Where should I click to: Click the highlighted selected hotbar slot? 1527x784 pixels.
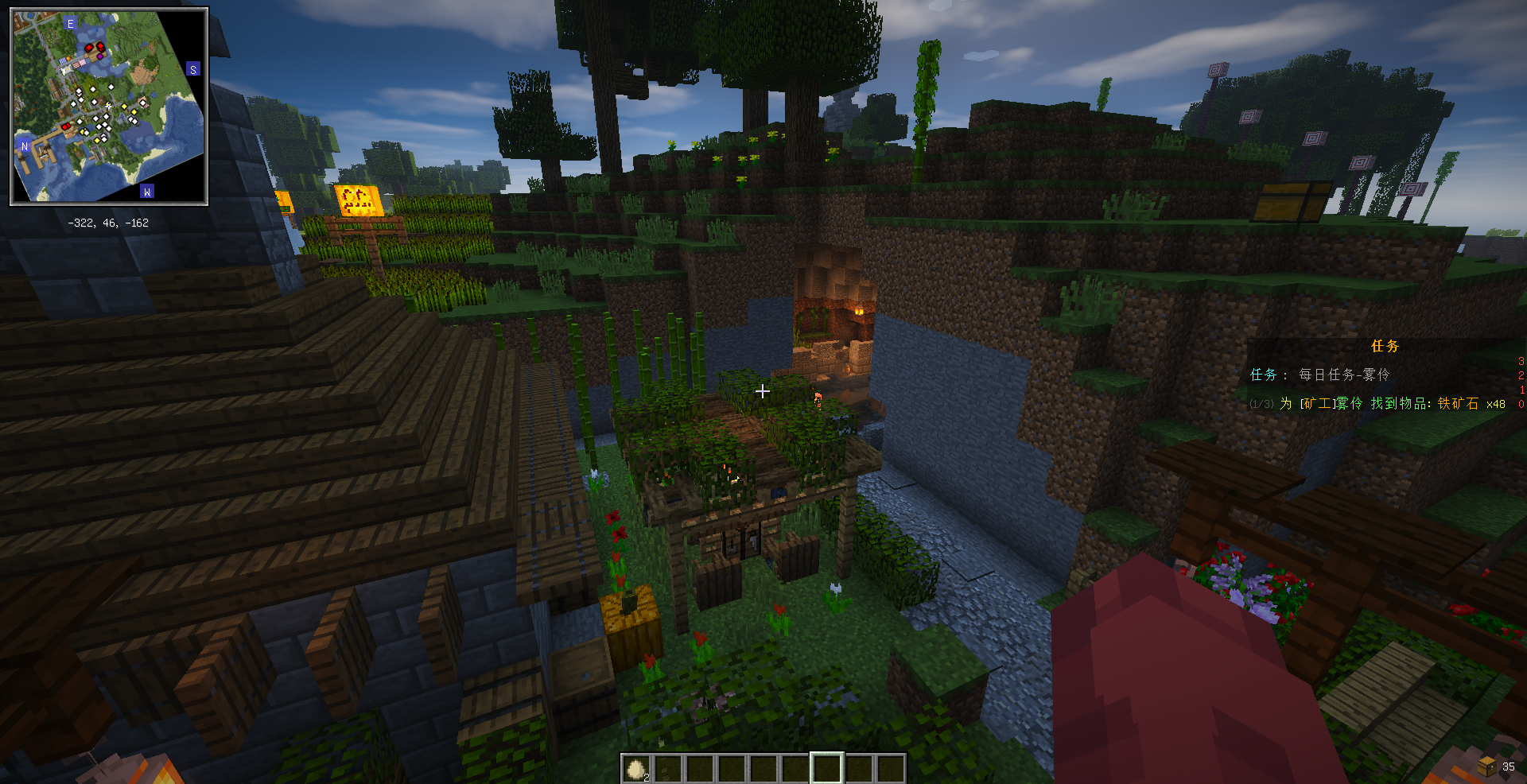click(826, 769)
